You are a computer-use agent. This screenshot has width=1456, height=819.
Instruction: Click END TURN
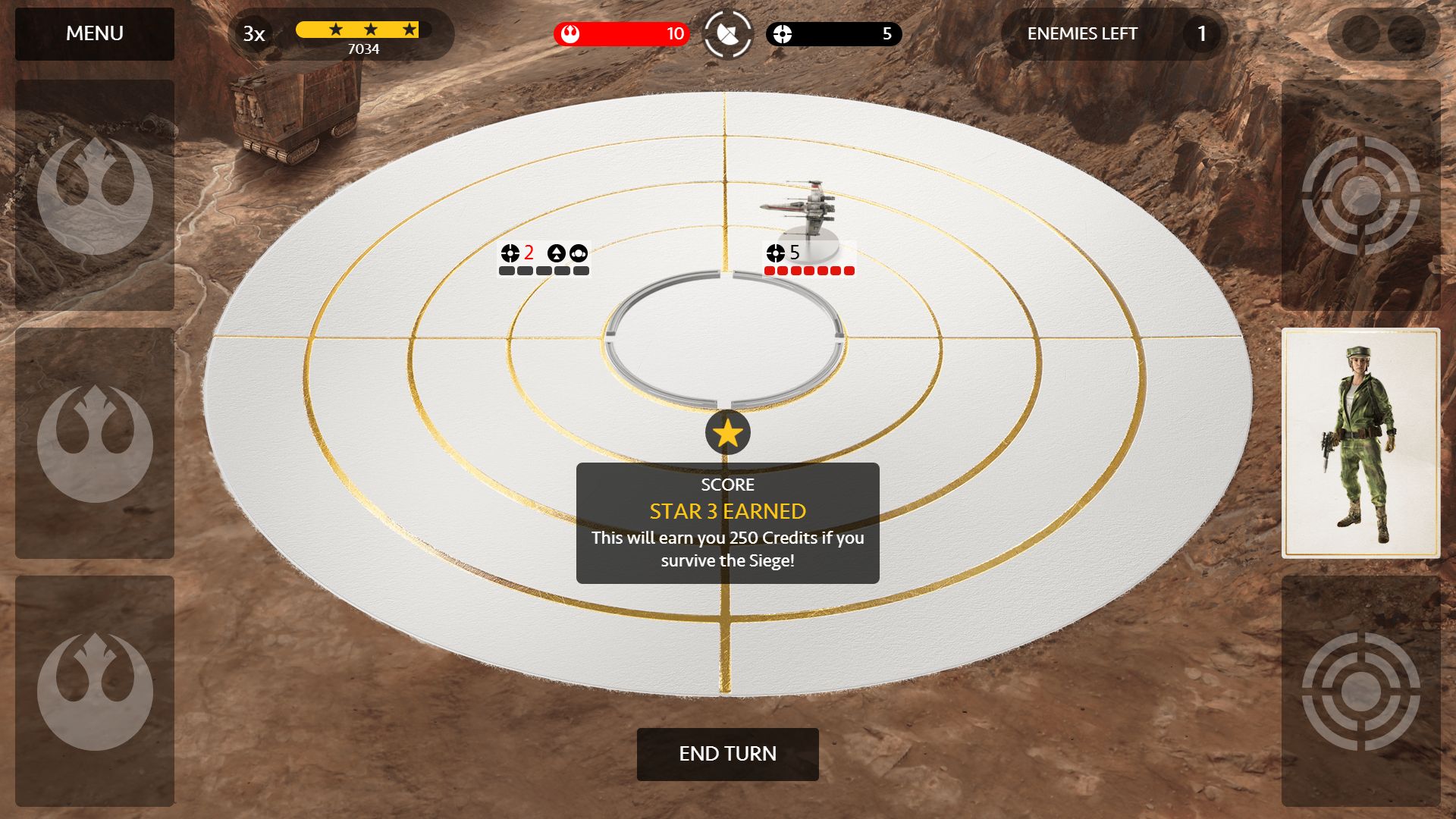727,754
